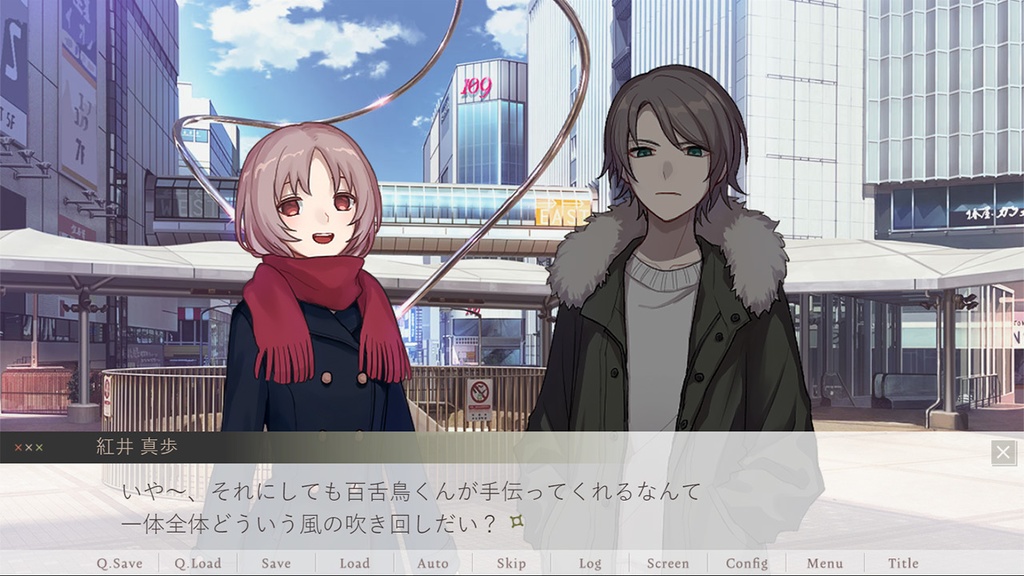This screenshot has height=576, width=1024.
Task: Click the Screen button
Action: coord(667,563)
